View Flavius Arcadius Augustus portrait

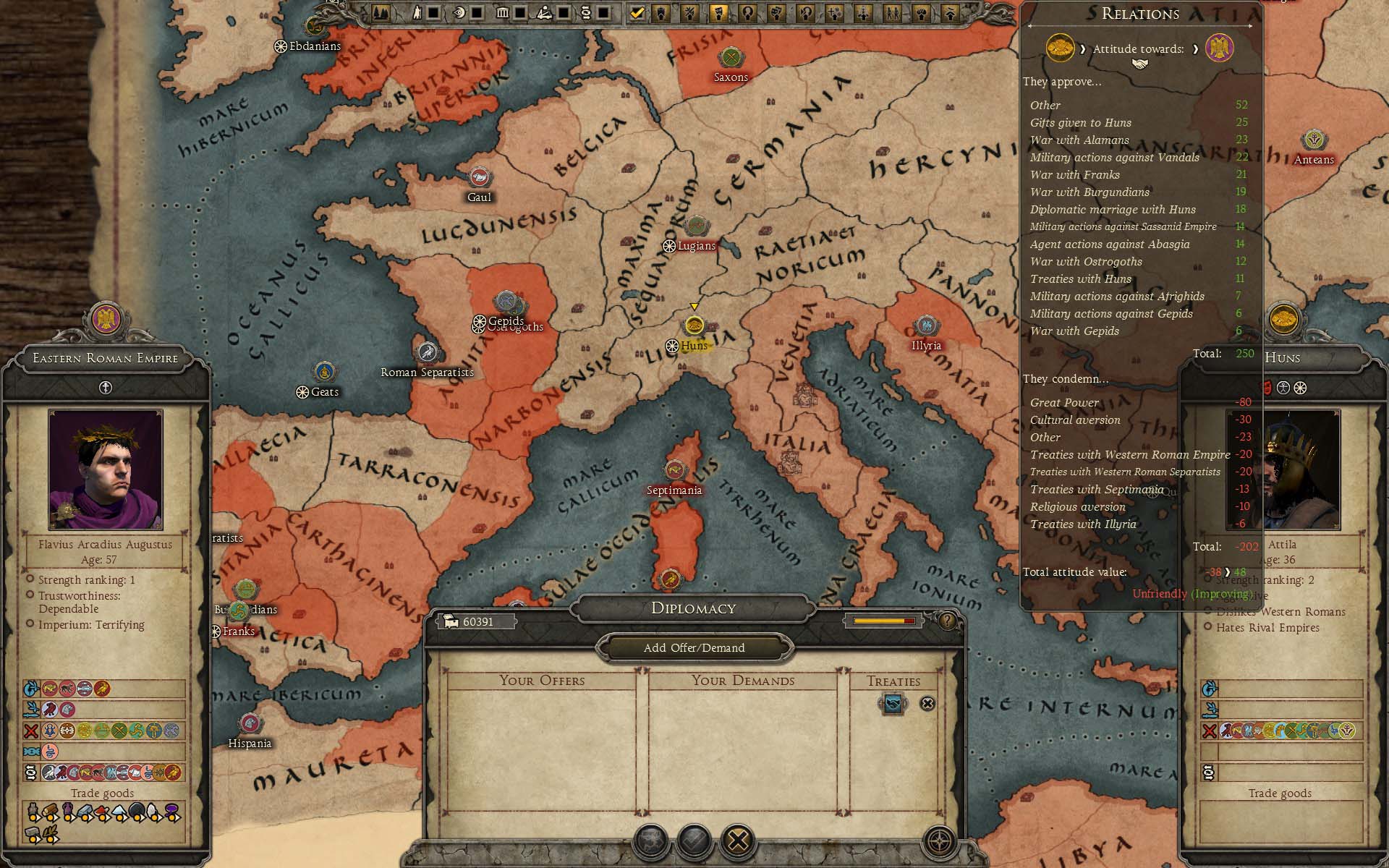106,469
